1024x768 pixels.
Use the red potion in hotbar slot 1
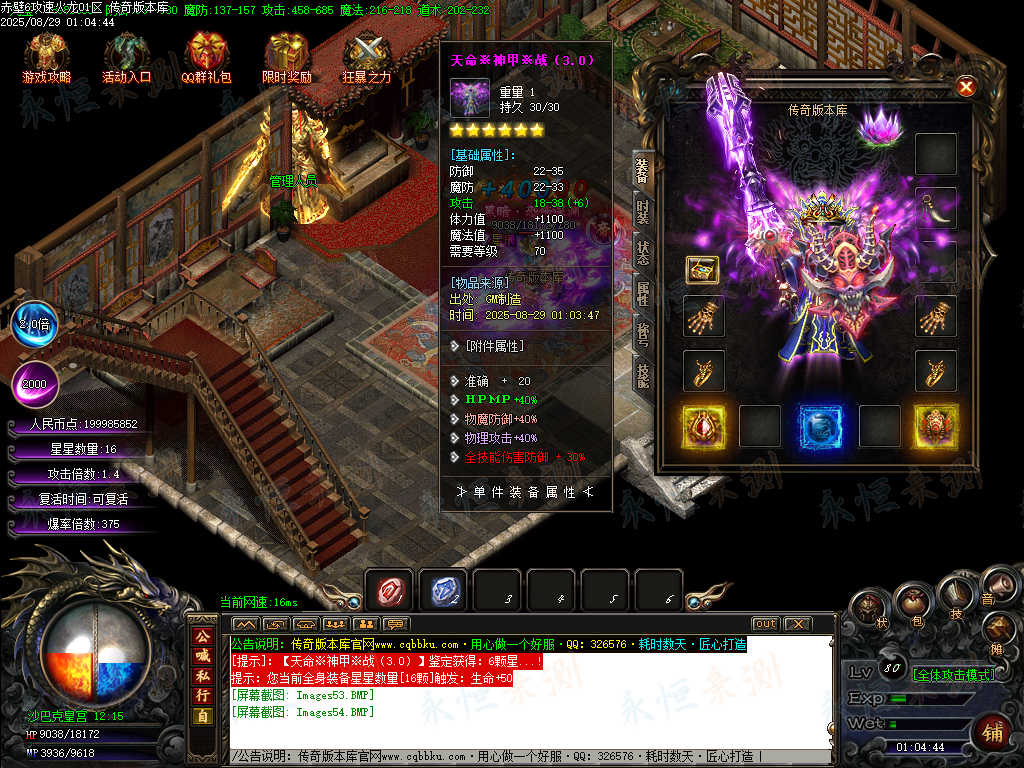[388, 592]
